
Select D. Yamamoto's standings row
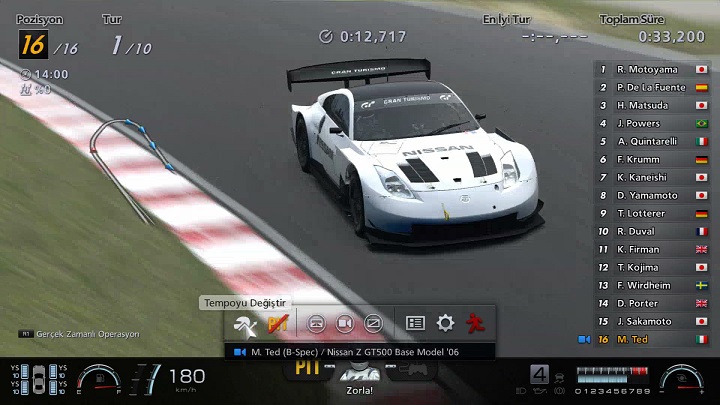(652, 195)
